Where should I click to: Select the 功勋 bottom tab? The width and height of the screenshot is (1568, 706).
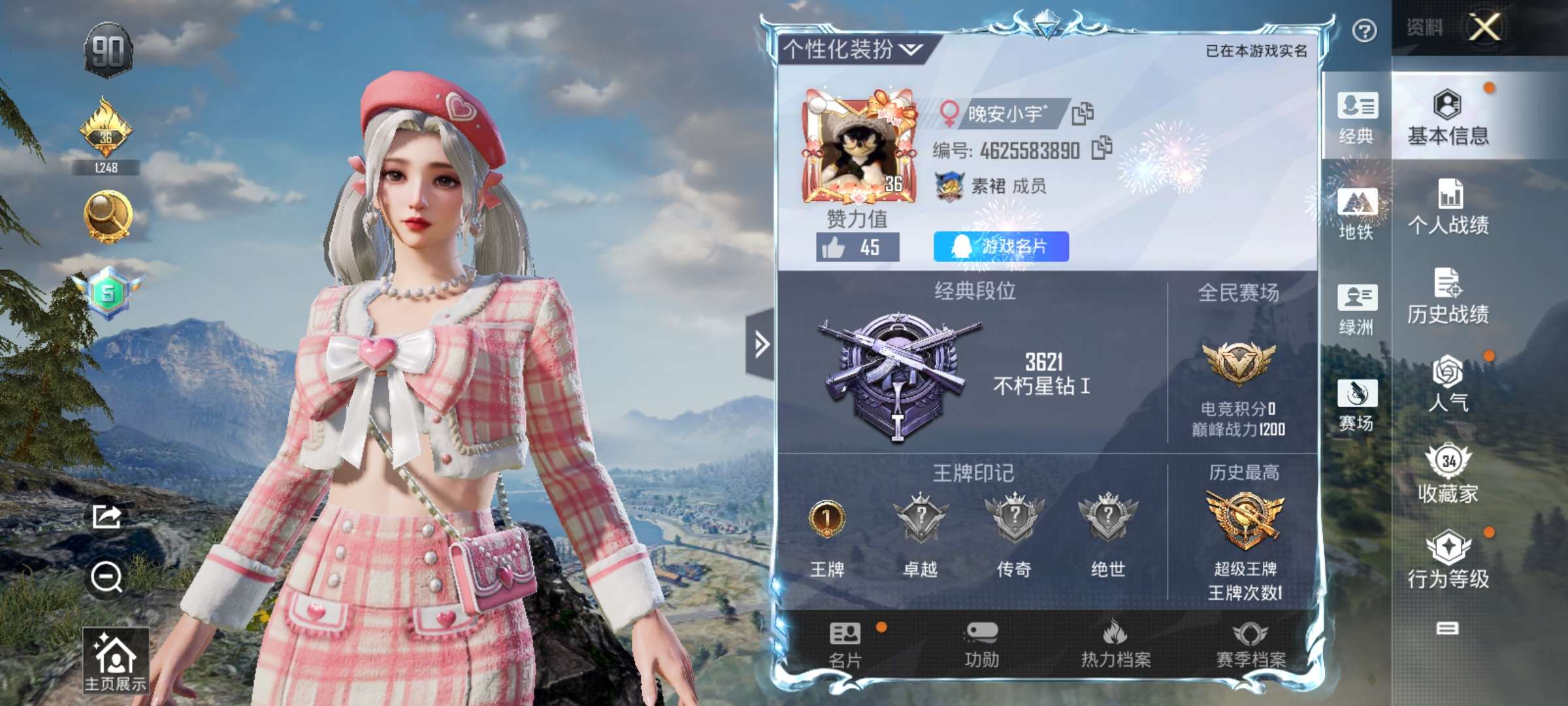[x=981, y=645]
